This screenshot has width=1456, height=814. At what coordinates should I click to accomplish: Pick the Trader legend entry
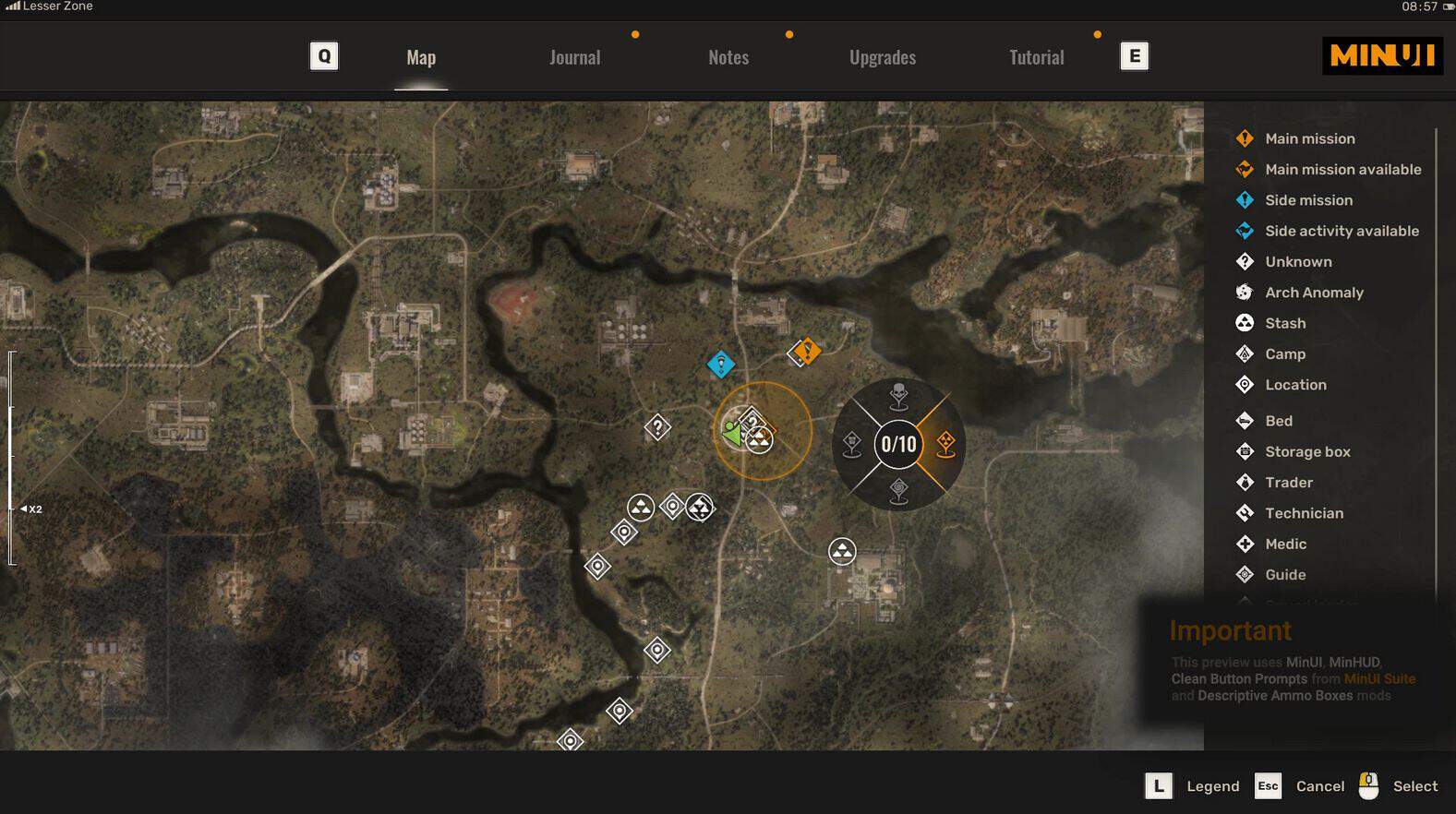1289,483
